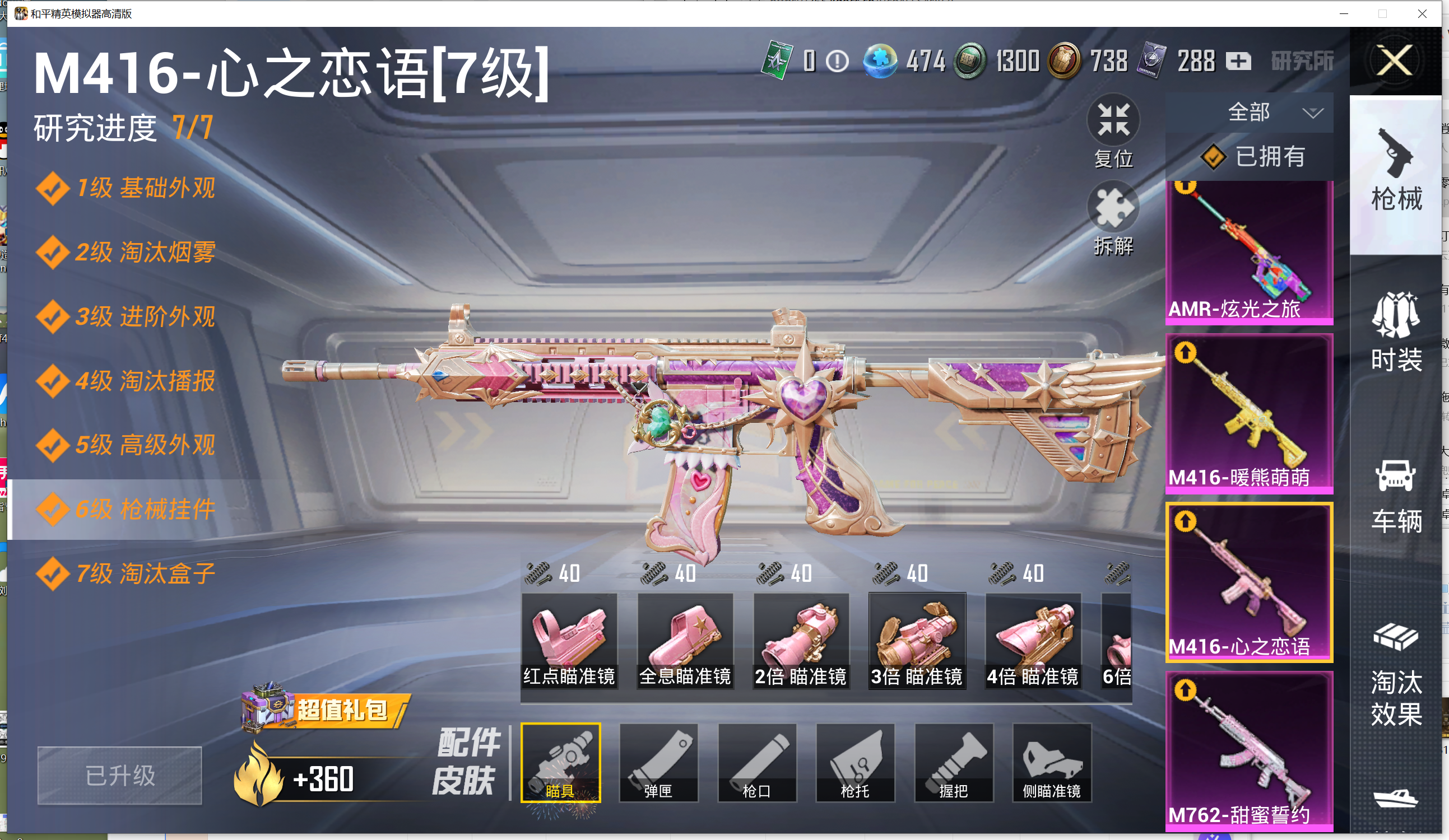The height and width of the screenshot is (840, 1449).
Task: Pick the 4倍瞄准镜 scope skin
Action: 1033,640
